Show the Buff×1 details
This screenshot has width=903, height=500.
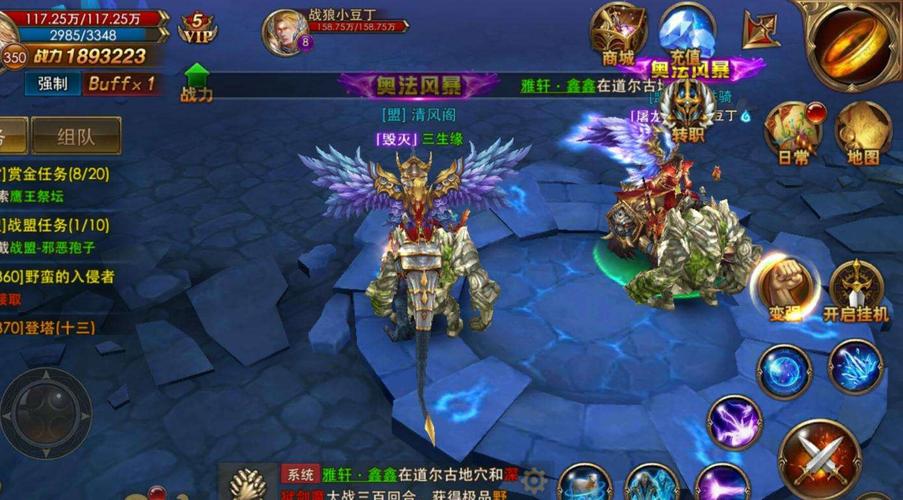[x=122, y=84]
